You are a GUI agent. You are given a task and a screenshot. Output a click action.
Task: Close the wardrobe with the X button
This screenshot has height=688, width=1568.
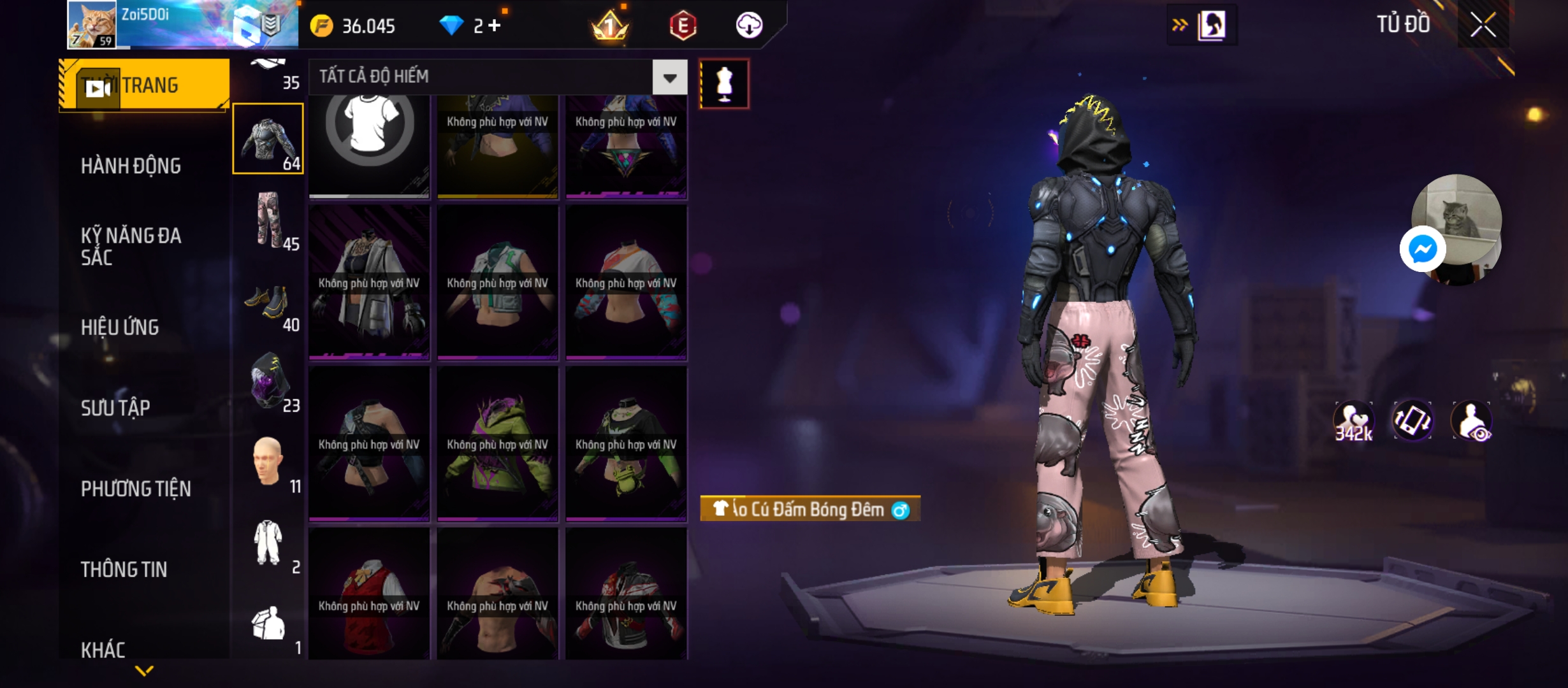pos(1483,25)
